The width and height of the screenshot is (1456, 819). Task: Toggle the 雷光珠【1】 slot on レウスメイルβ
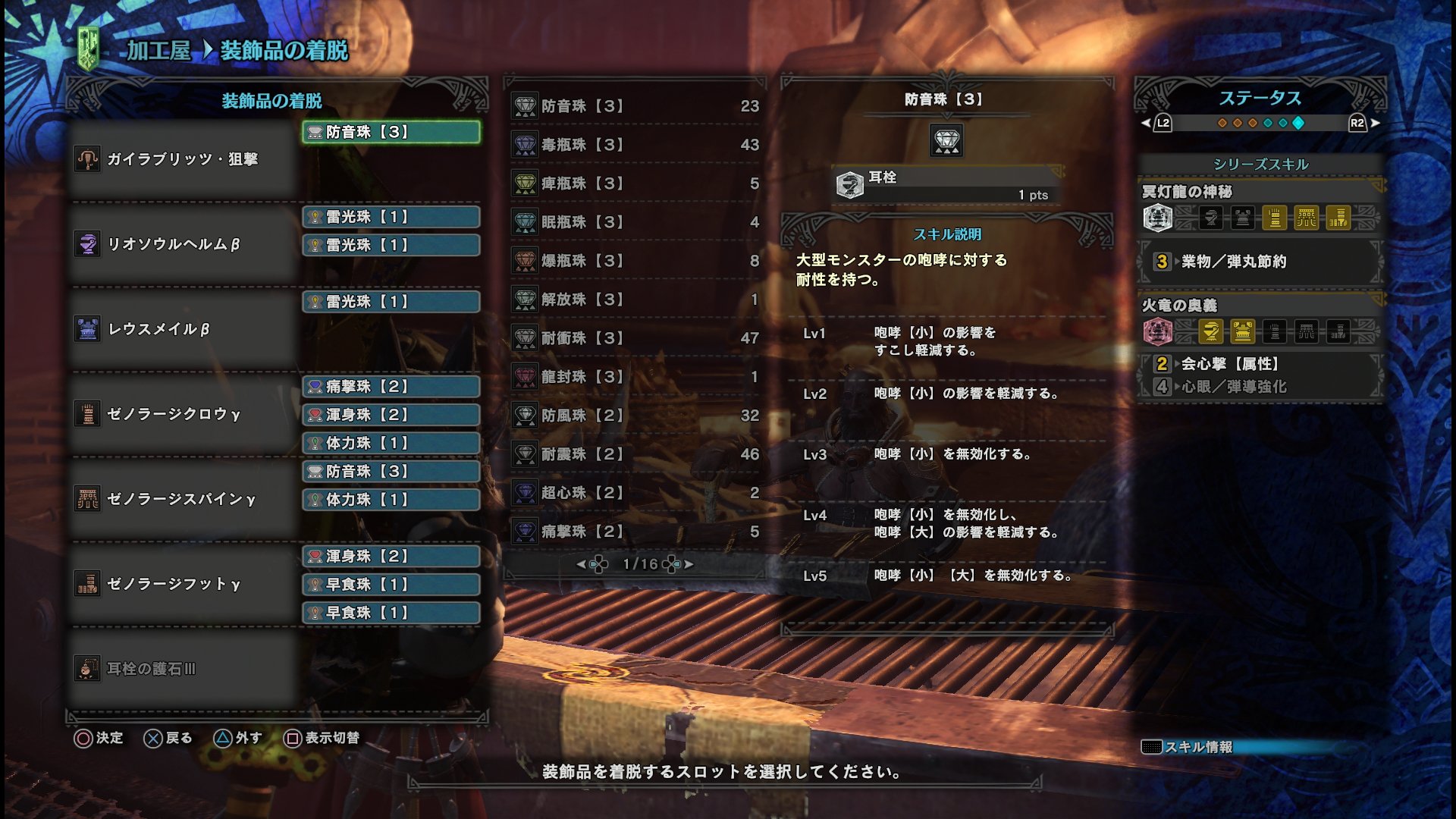390,302
